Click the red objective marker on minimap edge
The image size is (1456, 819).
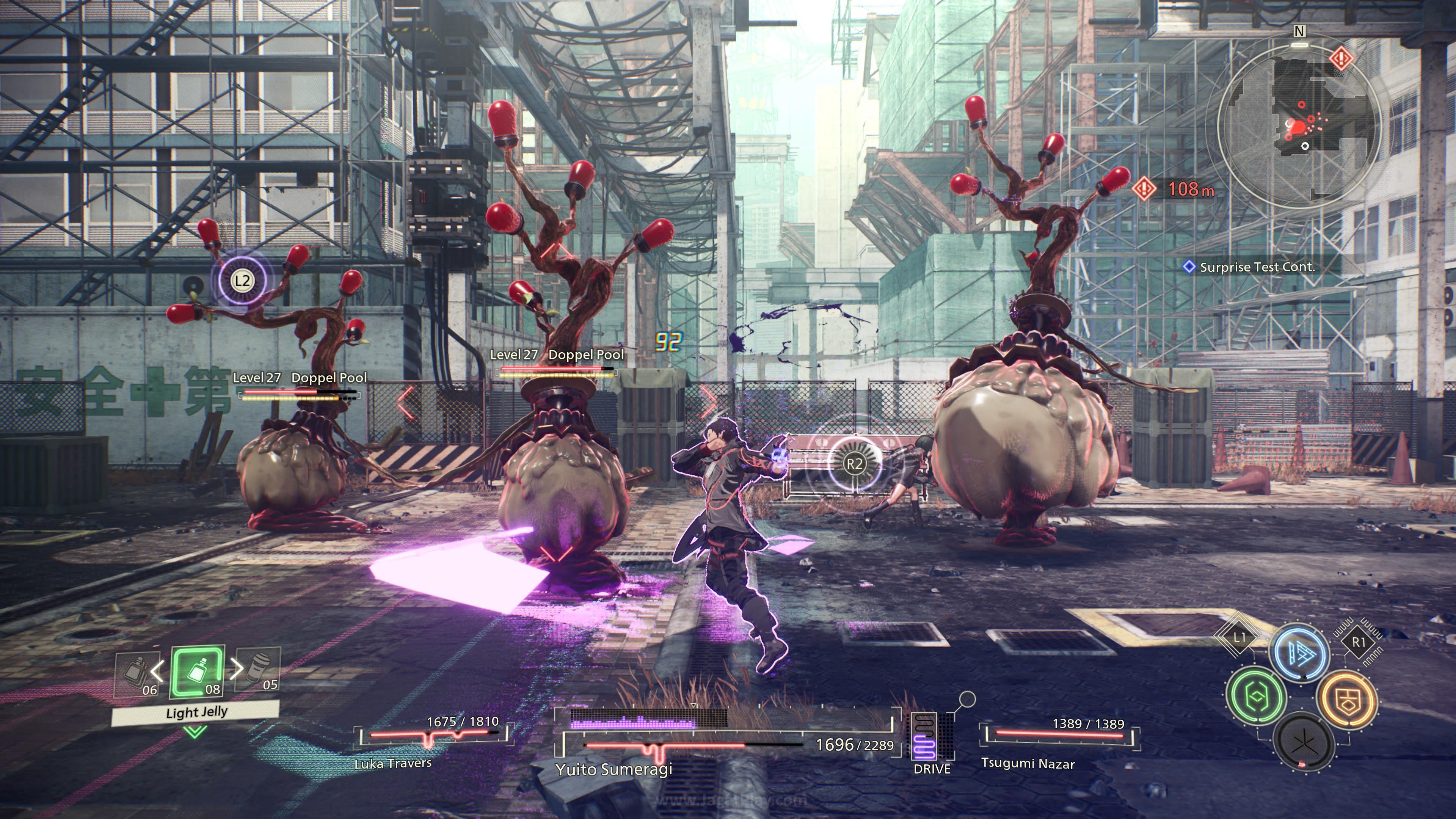1341,58
